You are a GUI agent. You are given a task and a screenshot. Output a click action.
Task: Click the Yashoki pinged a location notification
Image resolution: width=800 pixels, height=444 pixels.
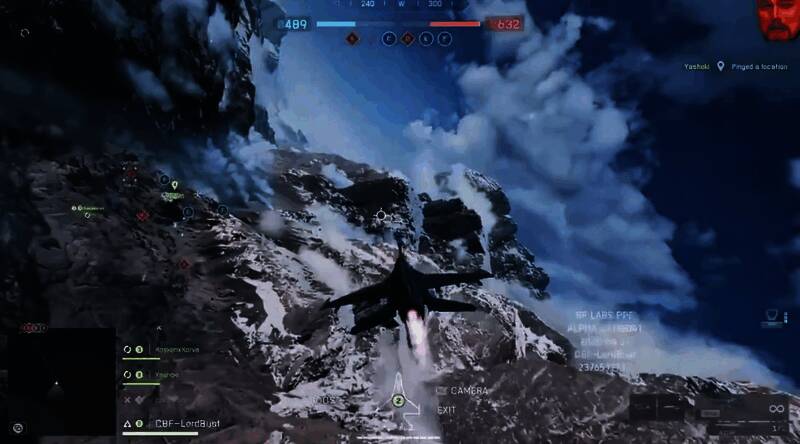coord(735,67)
